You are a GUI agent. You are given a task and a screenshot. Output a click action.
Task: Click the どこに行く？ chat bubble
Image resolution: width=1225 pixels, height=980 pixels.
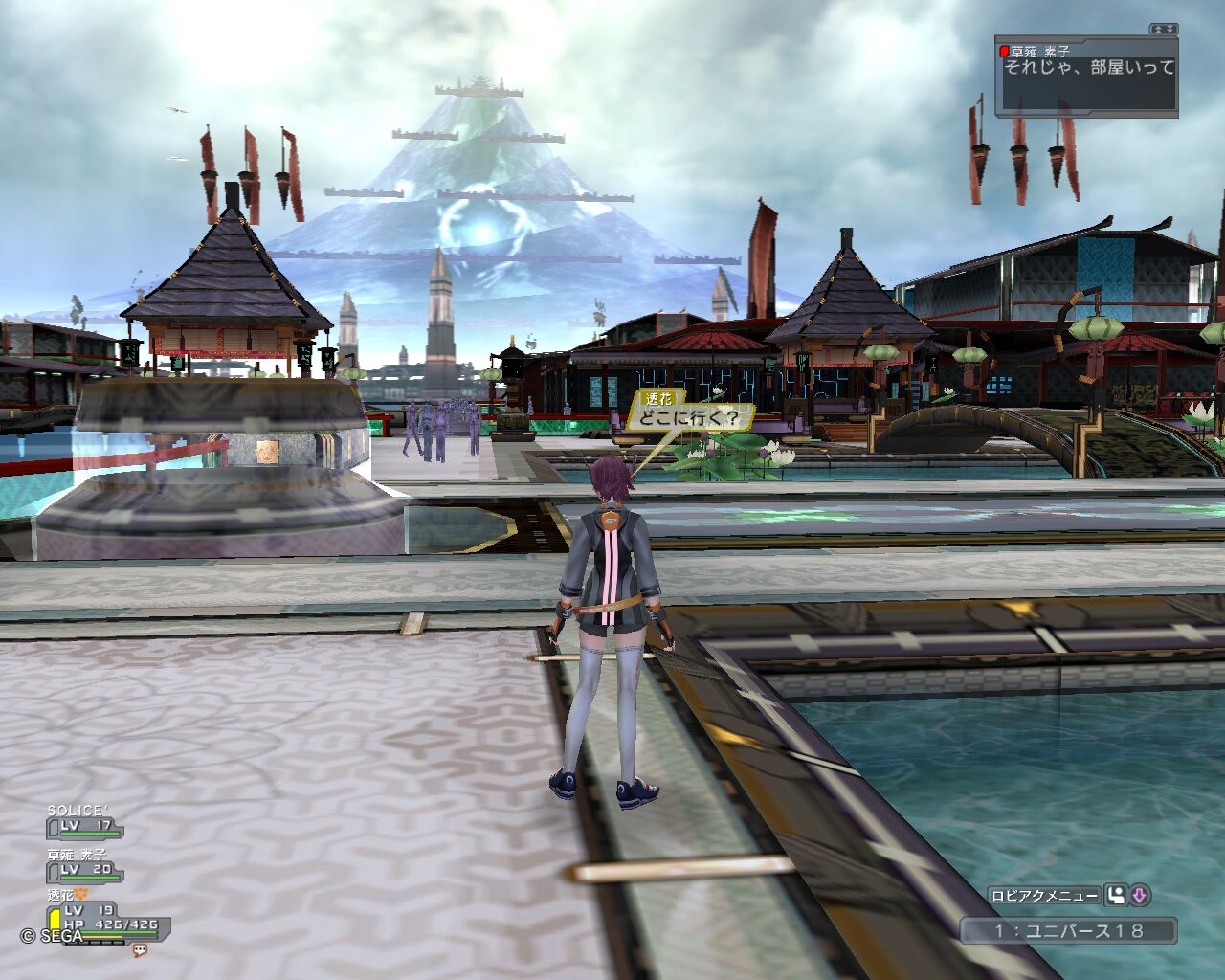coord(690,418)
